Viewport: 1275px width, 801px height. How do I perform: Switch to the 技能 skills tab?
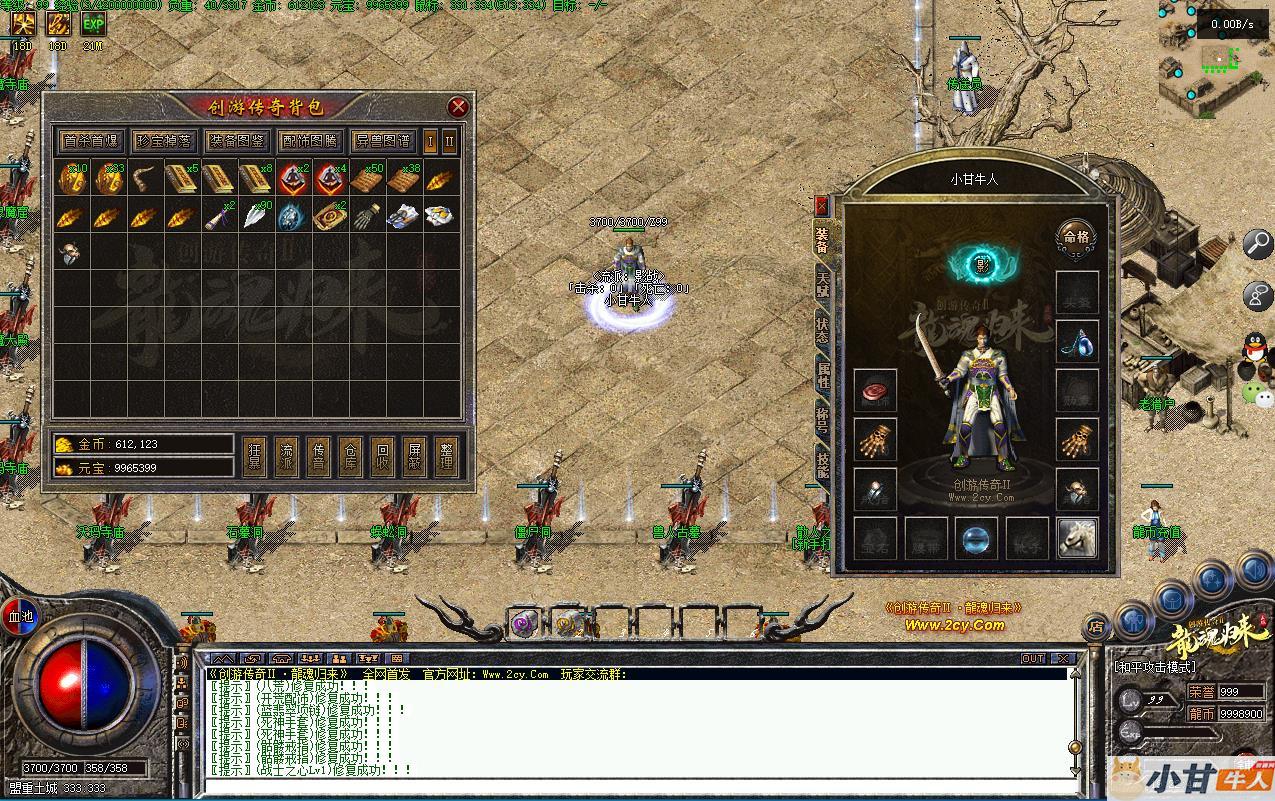coord(822,465)
